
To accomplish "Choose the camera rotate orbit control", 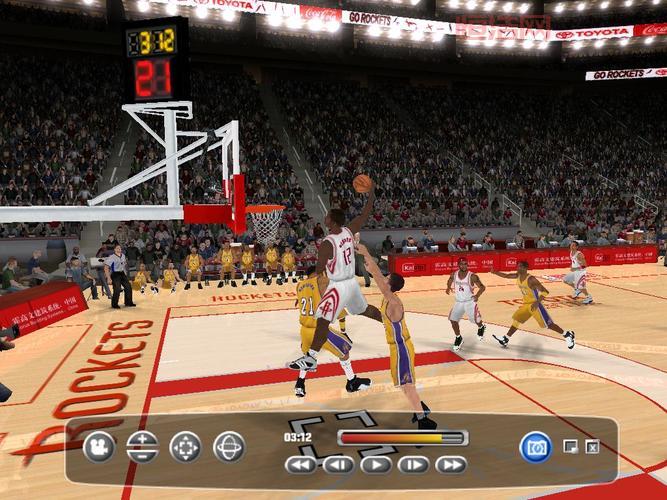I will pos(229,446).
